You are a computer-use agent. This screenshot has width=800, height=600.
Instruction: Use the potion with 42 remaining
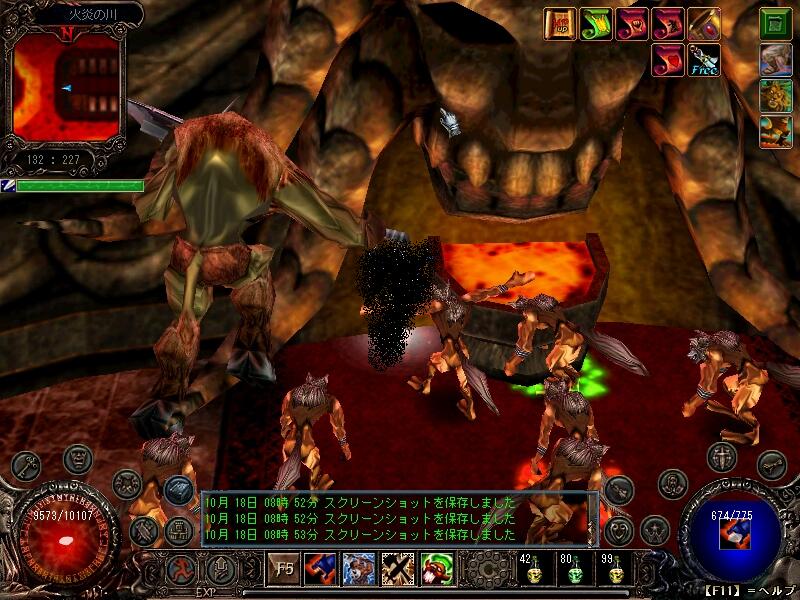coord(533,574)
